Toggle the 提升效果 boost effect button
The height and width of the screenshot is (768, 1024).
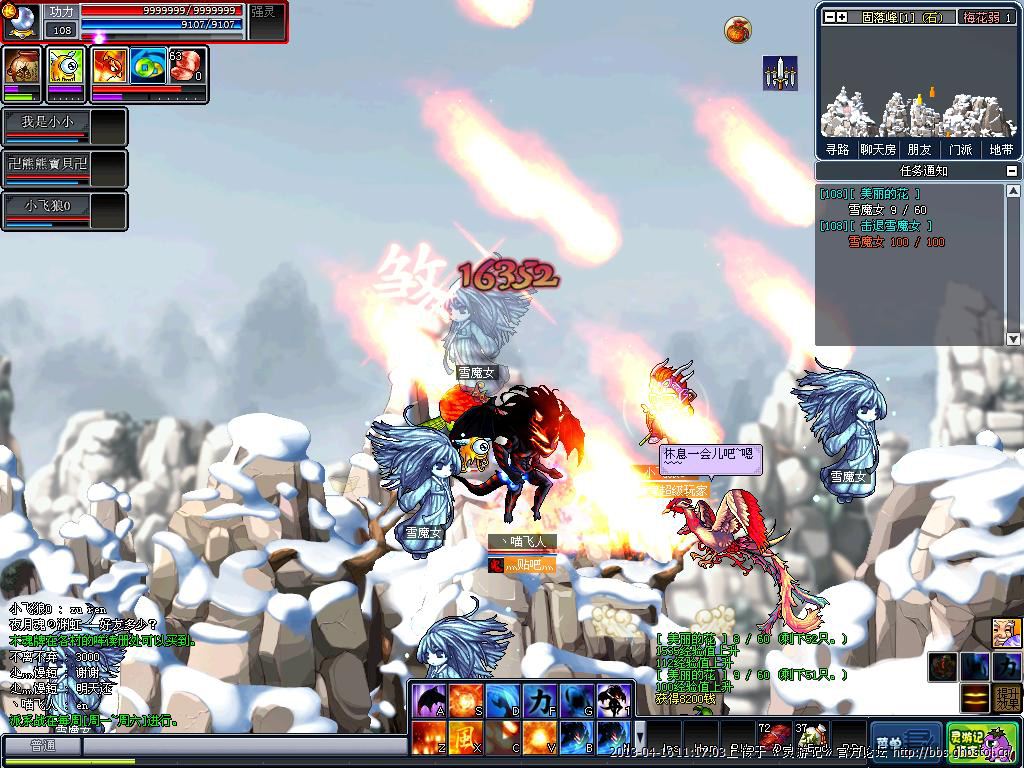click(1007, 698)
